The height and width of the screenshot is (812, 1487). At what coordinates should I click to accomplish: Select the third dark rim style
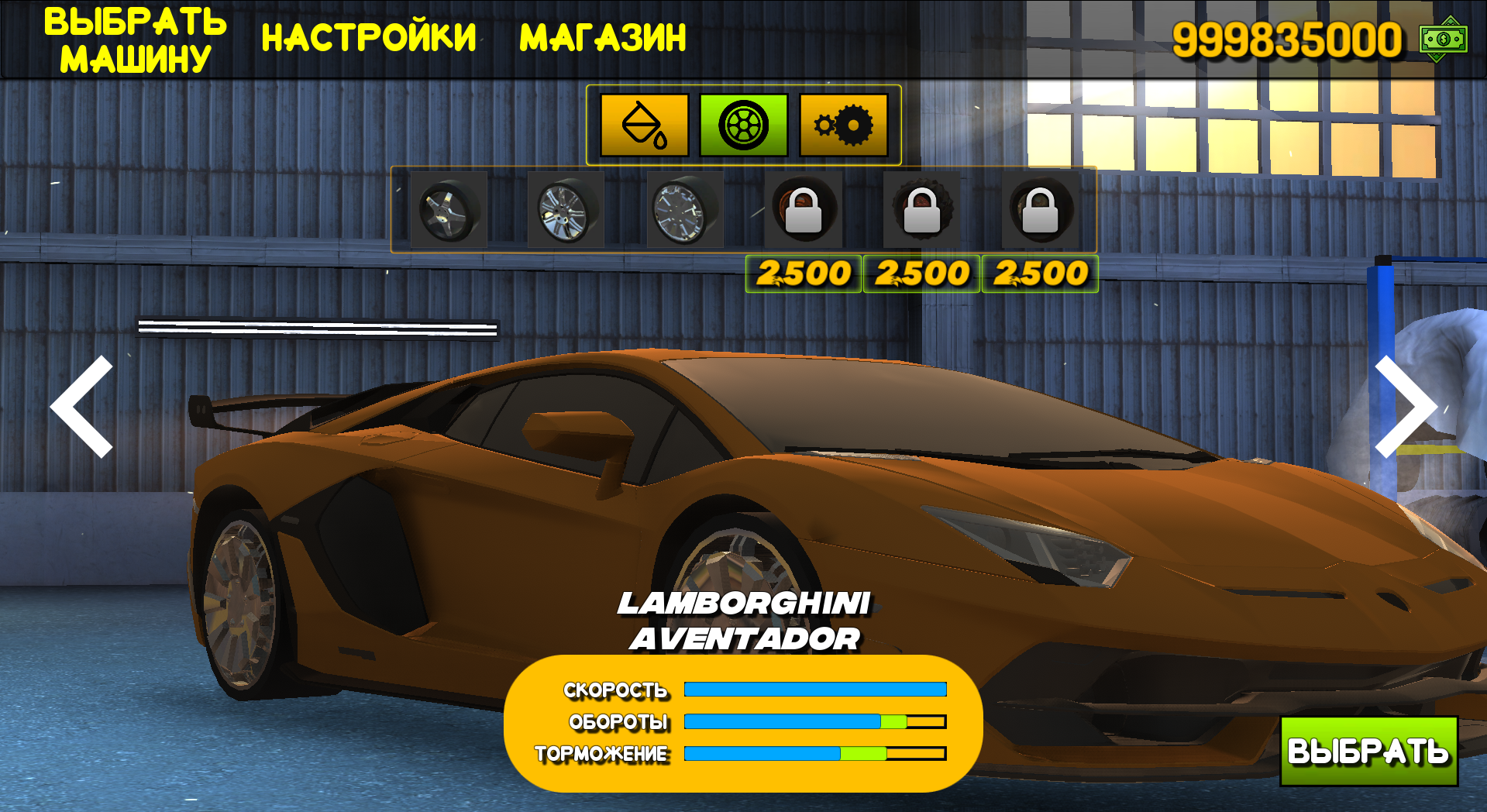[x=683, y=210]
